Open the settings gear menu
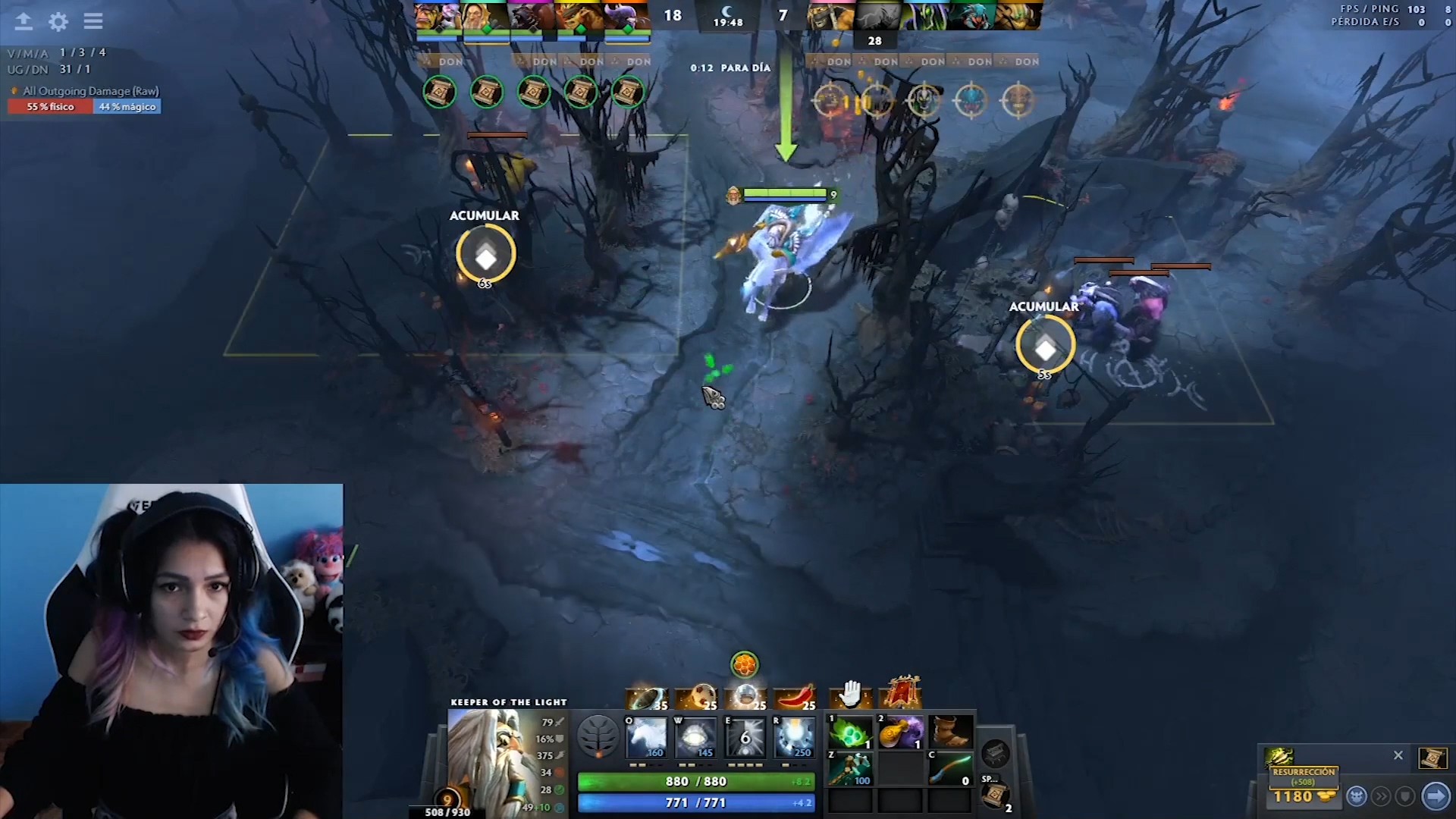This screenshot has height=819, width=1456. pyautogui.click(x=58, y=21)
